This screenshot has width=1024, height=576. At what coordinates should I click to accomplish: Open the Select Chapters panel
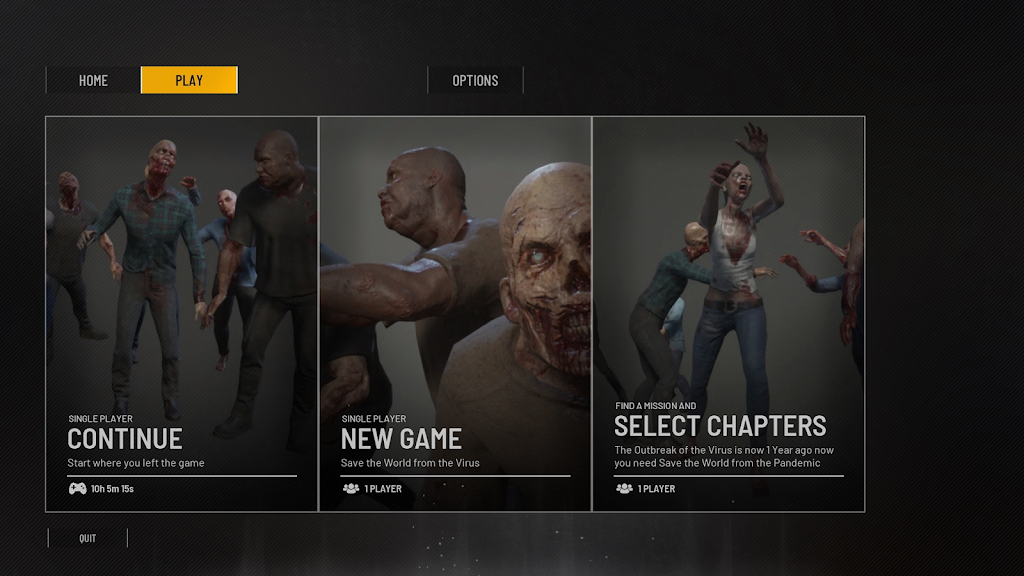728,314
